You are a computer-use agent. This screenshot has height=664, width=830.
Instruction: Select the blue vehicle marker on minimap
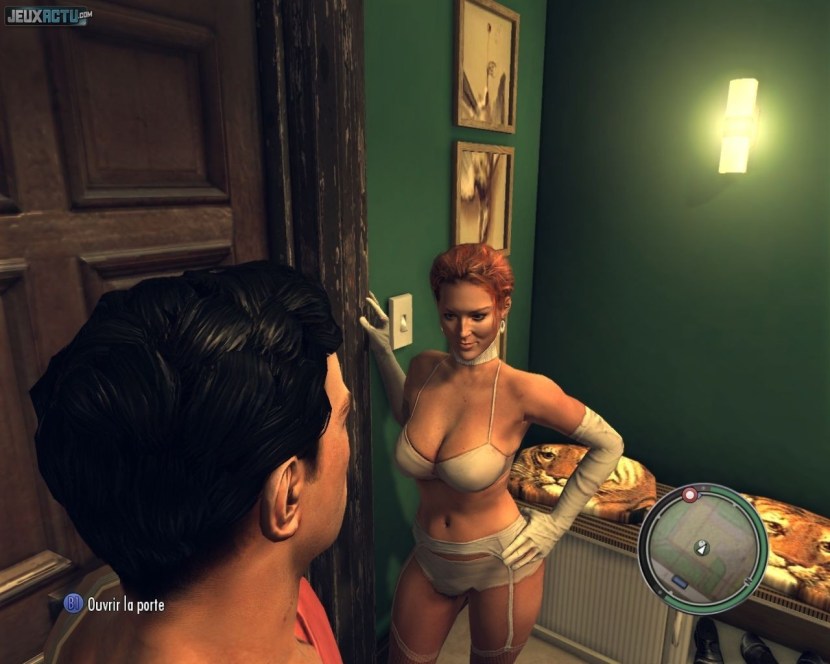coord(680,582)
